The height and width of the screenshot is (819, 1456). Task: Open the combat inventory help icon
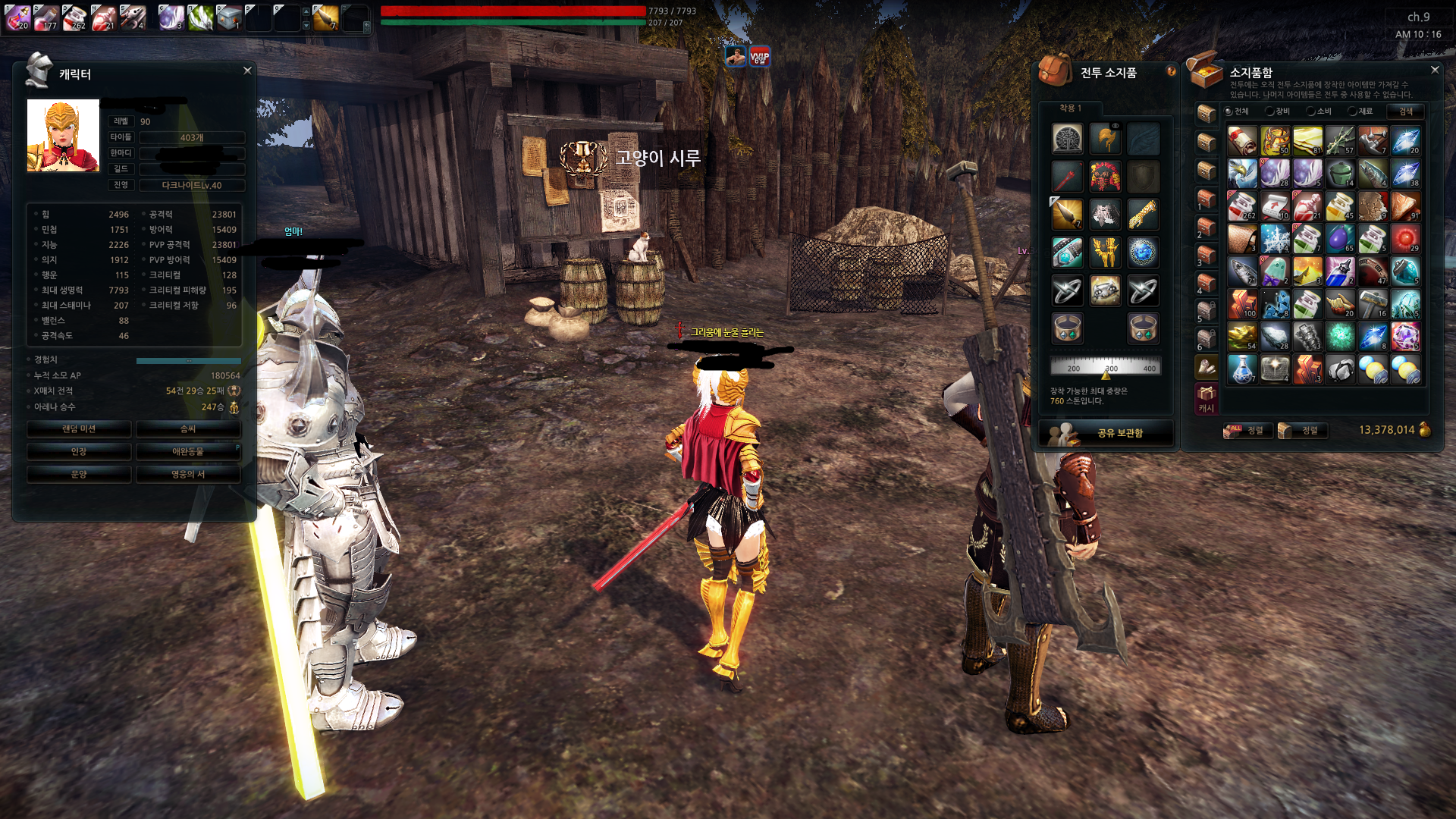click(x=1171, y=71)
